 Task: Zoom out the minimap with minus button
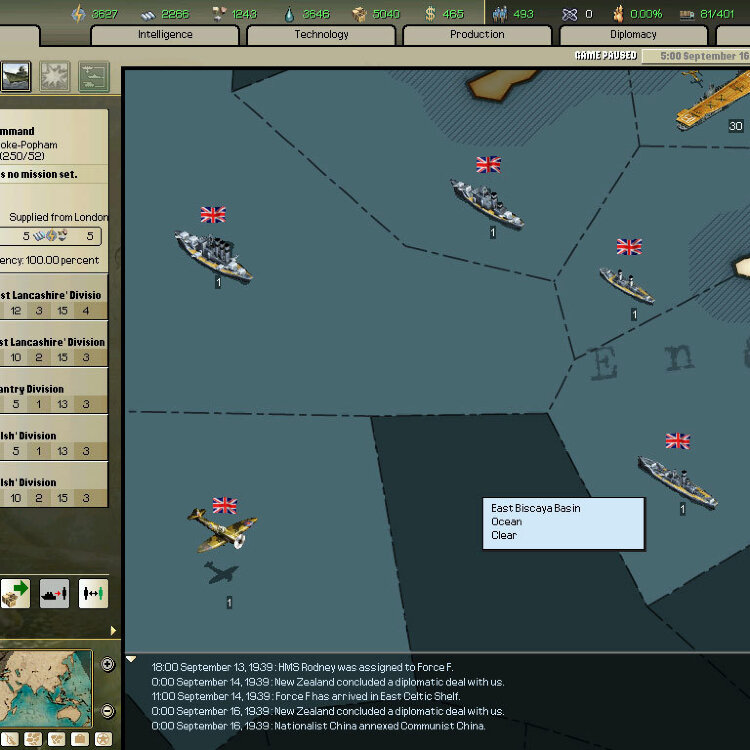click(108, 711)
